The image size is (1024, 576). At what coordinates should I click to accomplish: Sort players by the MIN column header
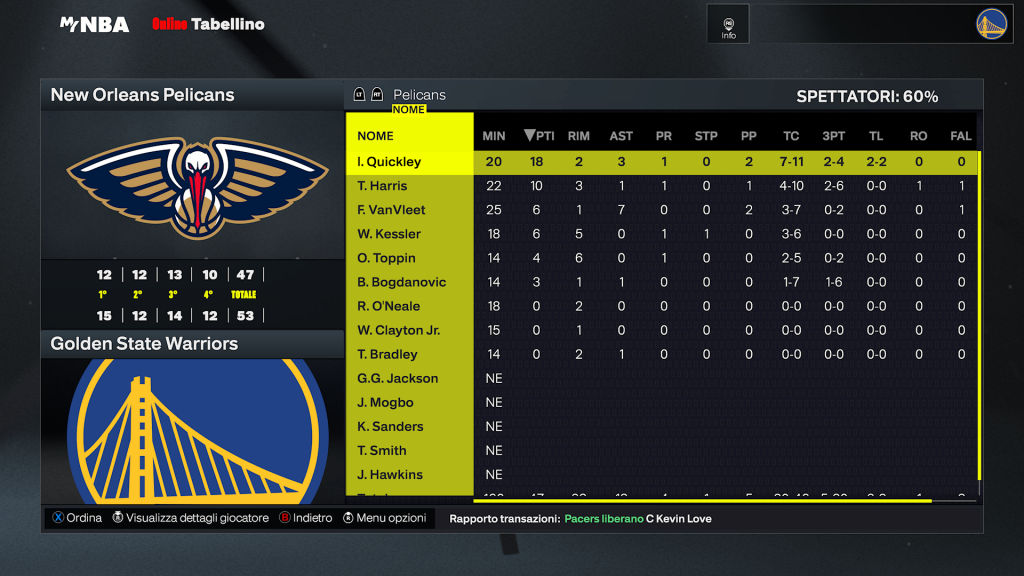[494, 136]
